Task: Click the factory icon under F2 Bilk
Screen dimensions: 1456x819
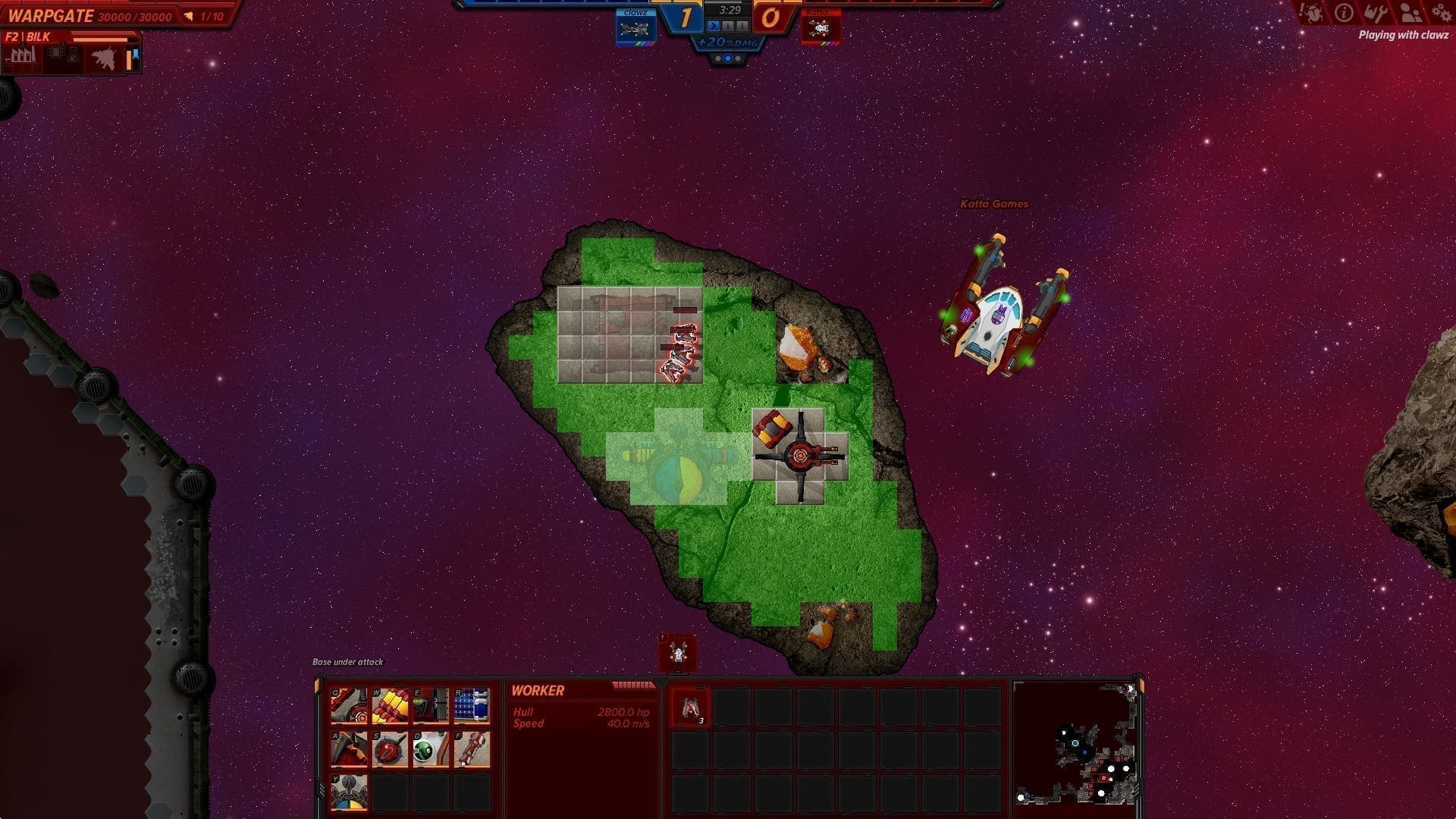Action: (22, 56)
